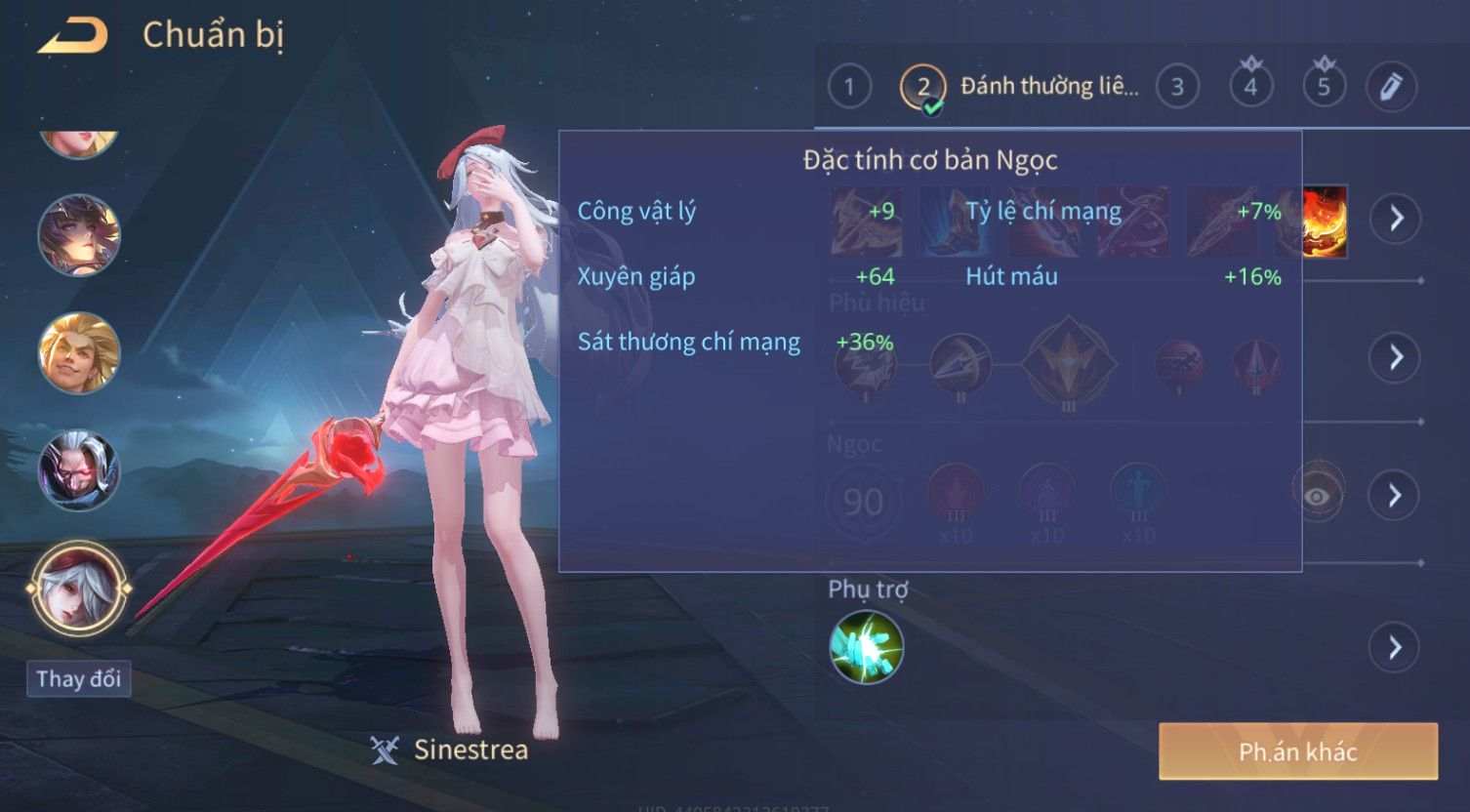Select loadout preset 3
Image resolution: width=1470 pixels, height=812 pixels.
[1177, 87]
